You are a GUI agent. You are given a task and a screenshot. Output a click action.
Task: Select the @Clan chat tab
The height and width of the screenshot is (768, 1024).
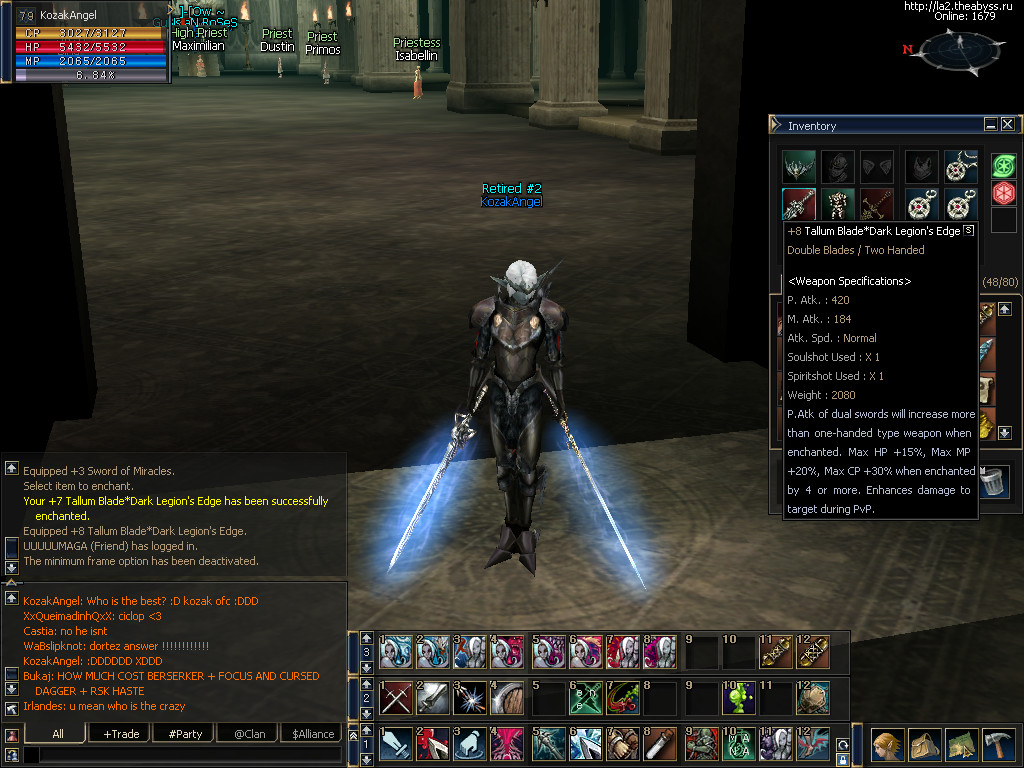249,734
